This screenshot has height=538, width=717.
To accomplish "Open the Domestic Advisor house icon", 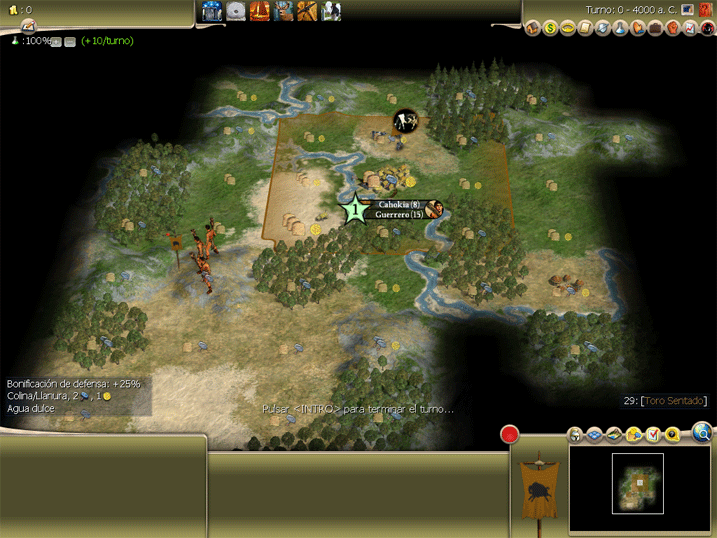I will pos(533,28).
